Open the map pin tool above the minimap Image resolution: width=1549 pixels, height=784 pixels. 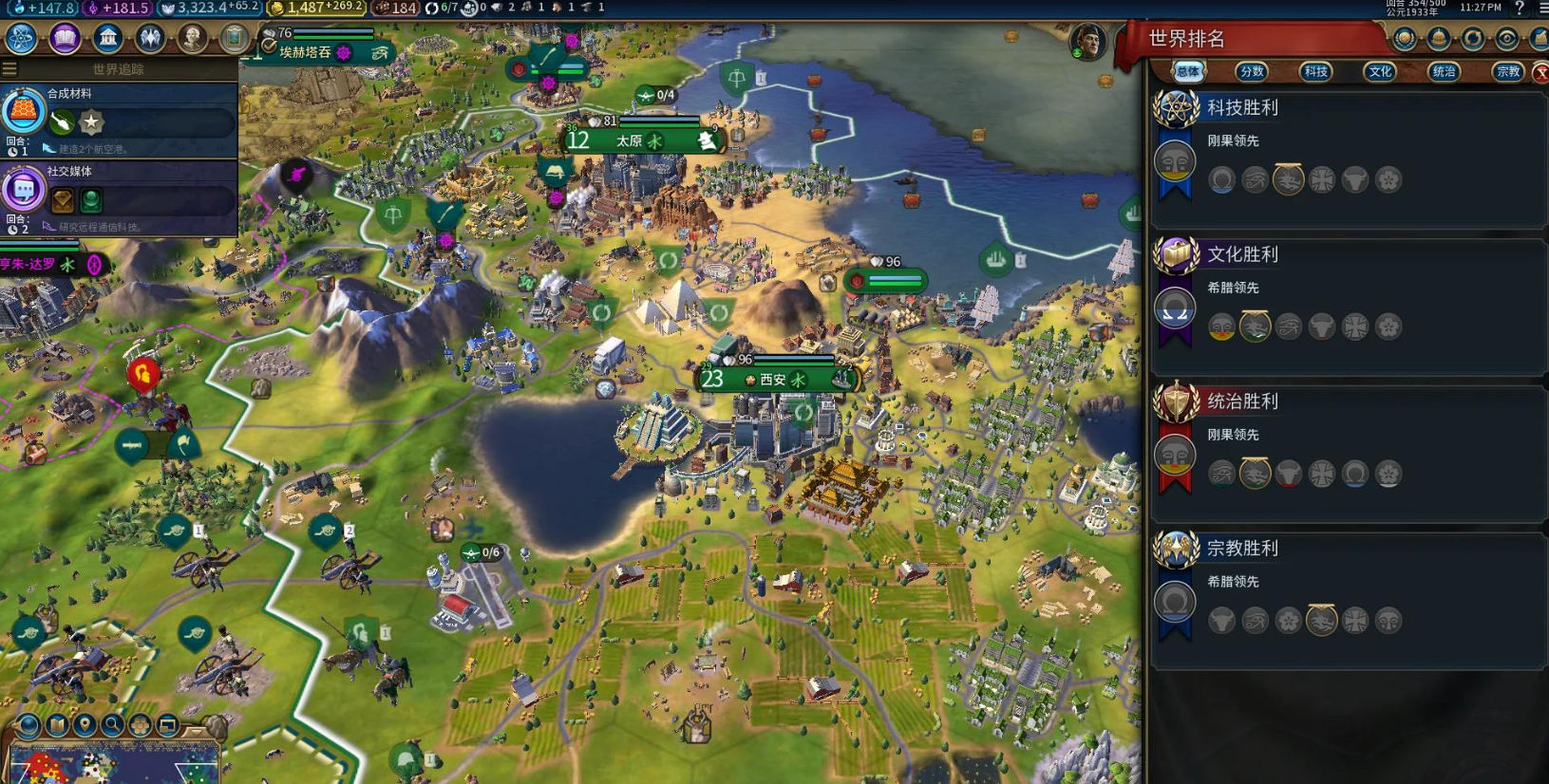(x=85, y=726)
